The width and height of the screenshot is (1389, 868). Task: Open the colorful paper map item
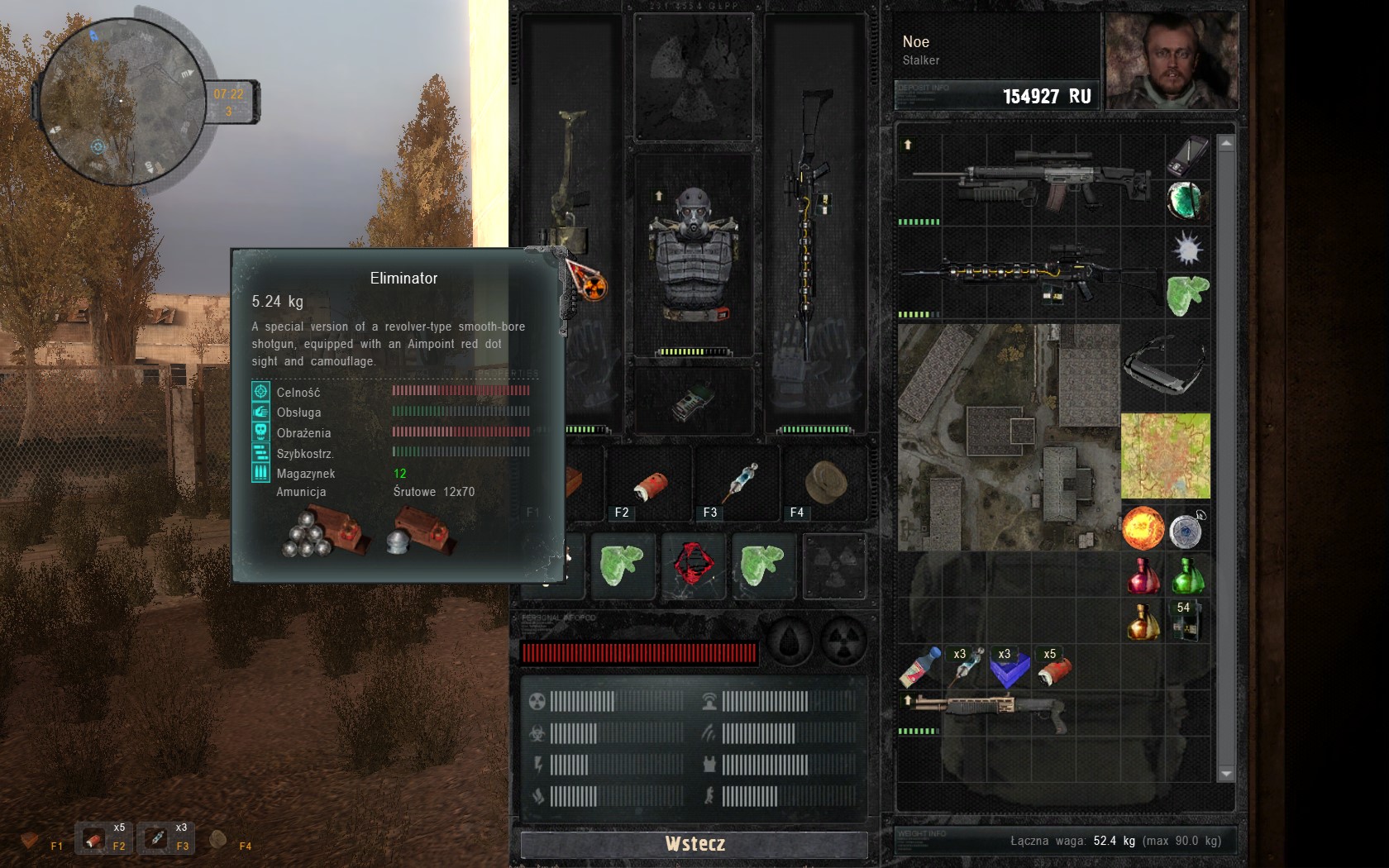[1165, 456]
